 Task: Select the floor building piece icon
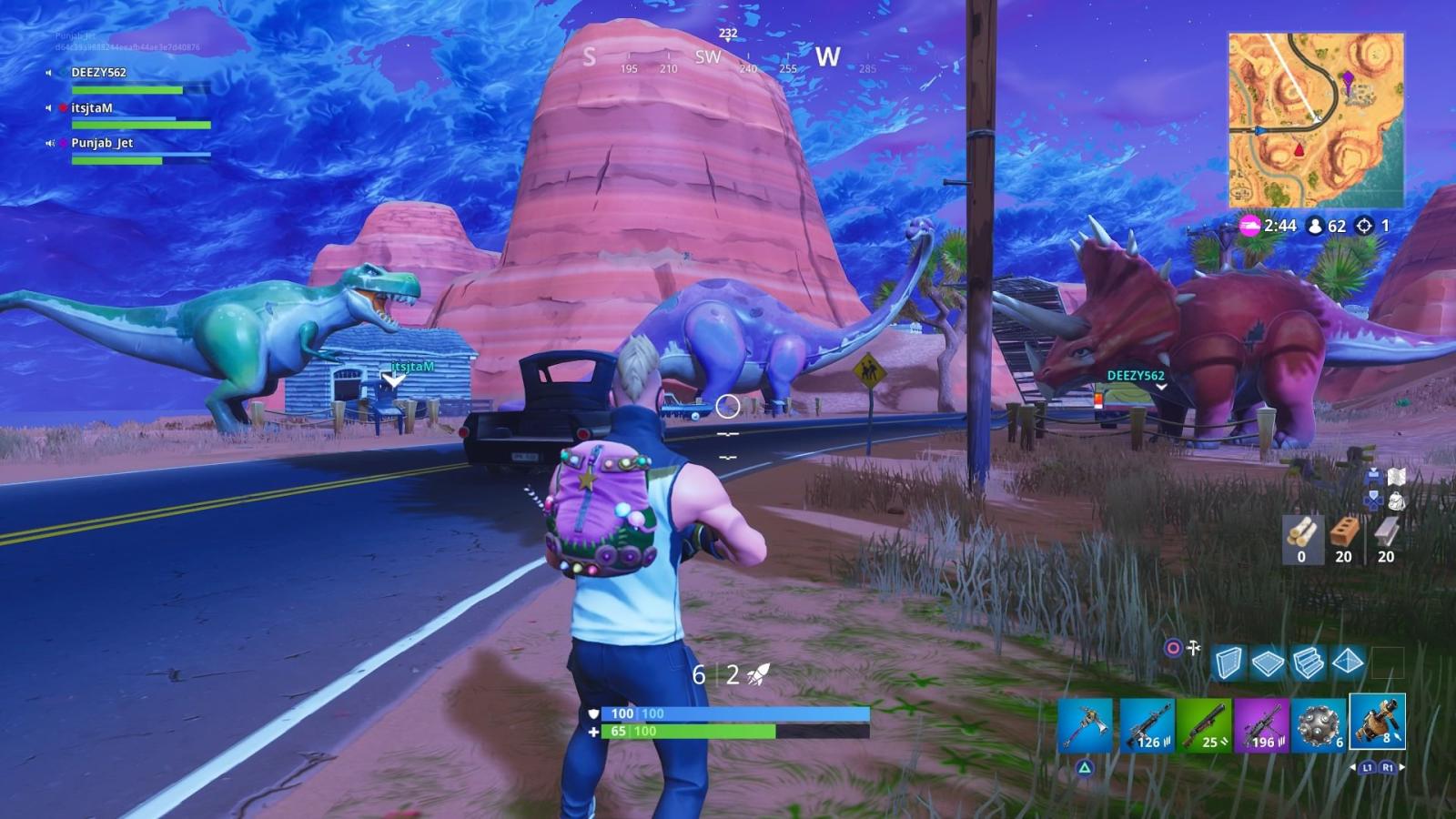pos(1267,662)
